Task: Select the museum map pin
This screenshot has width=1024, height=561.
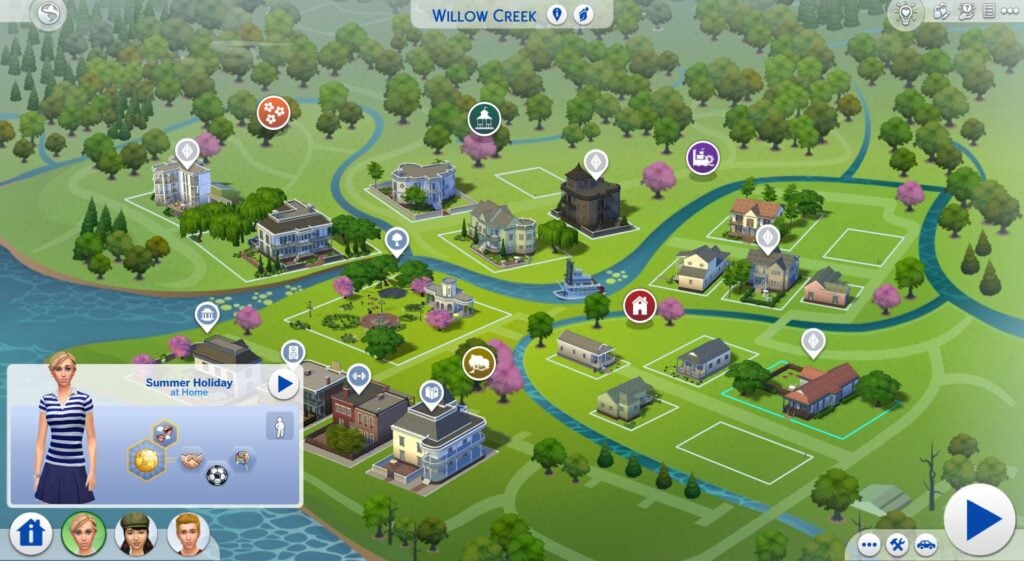Action: pyautogui.click(x=207, y=317)
